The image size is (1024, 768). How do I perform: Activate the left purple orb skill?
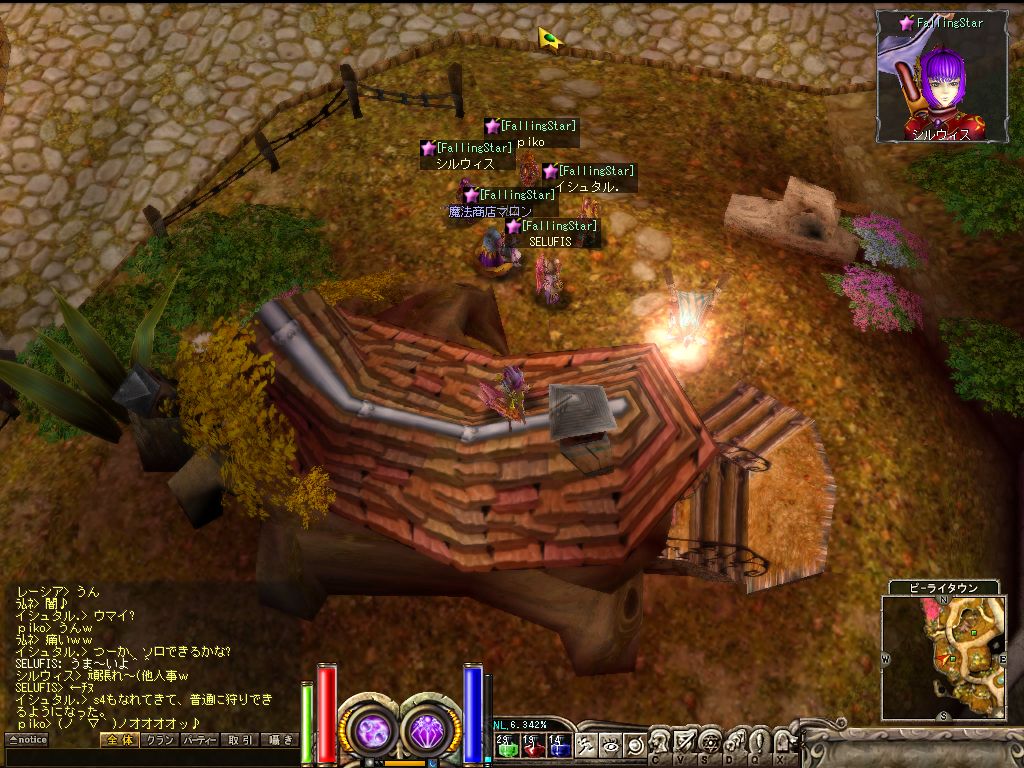click(x=373, y=731)
